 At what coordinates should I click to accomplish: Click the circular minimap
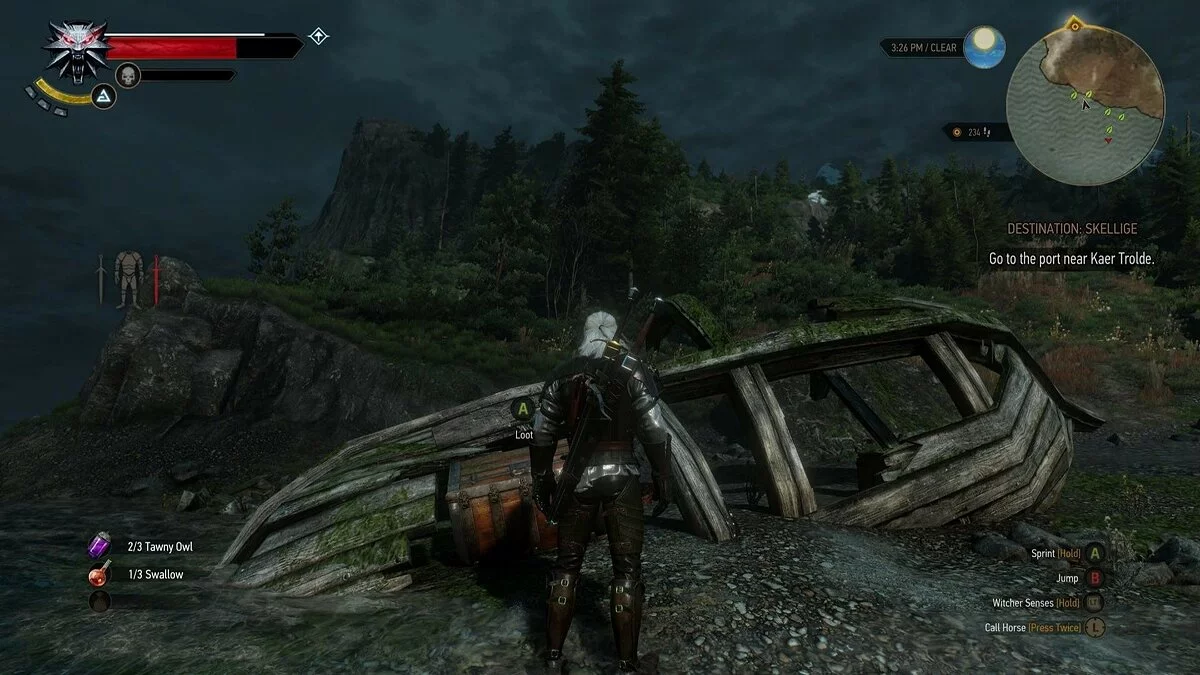[x=1085, y=106]
